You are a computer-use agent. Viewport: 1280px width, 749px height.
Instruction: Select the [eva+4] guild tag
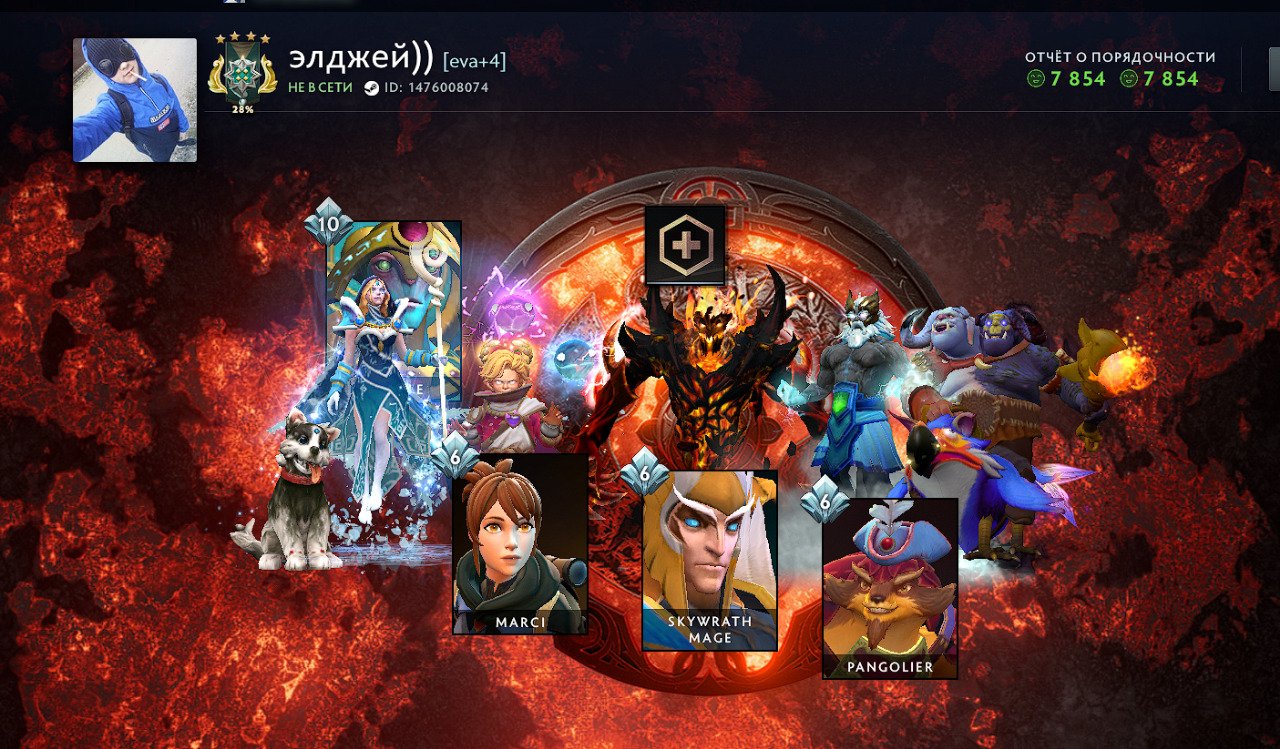click(475, 61)
